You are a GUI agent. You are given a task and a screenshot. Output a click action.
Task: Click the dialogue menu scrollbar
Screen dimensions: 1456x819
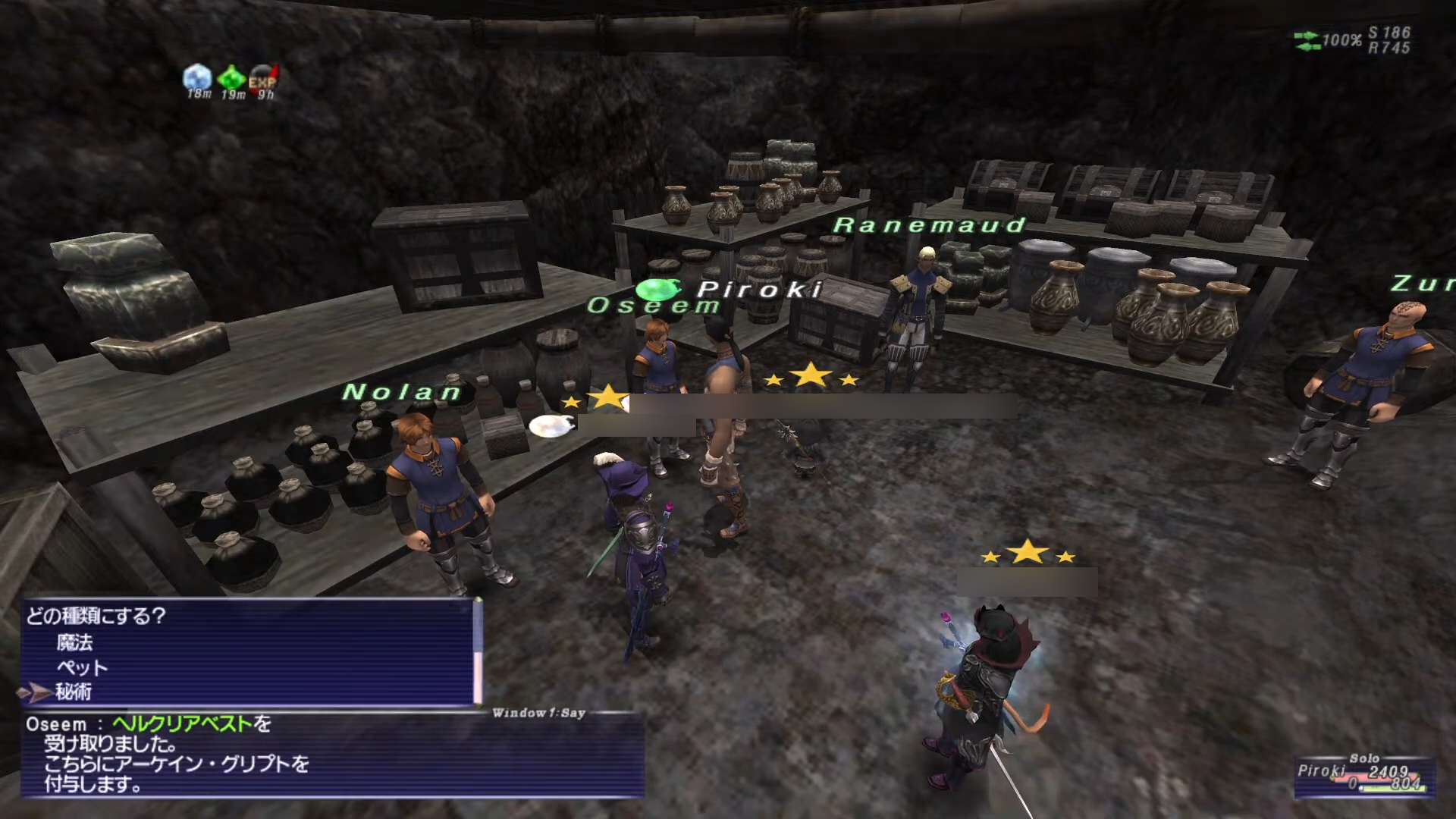point(478,652)
